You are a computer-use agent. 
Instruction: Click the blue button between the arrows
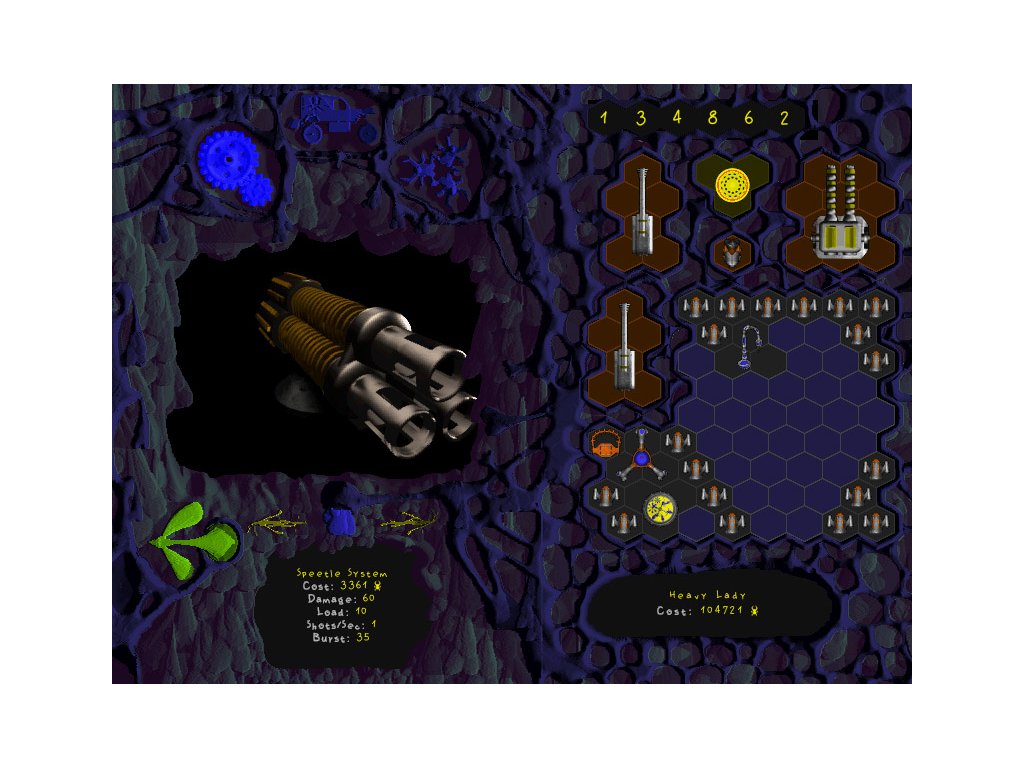coord(342,520)
